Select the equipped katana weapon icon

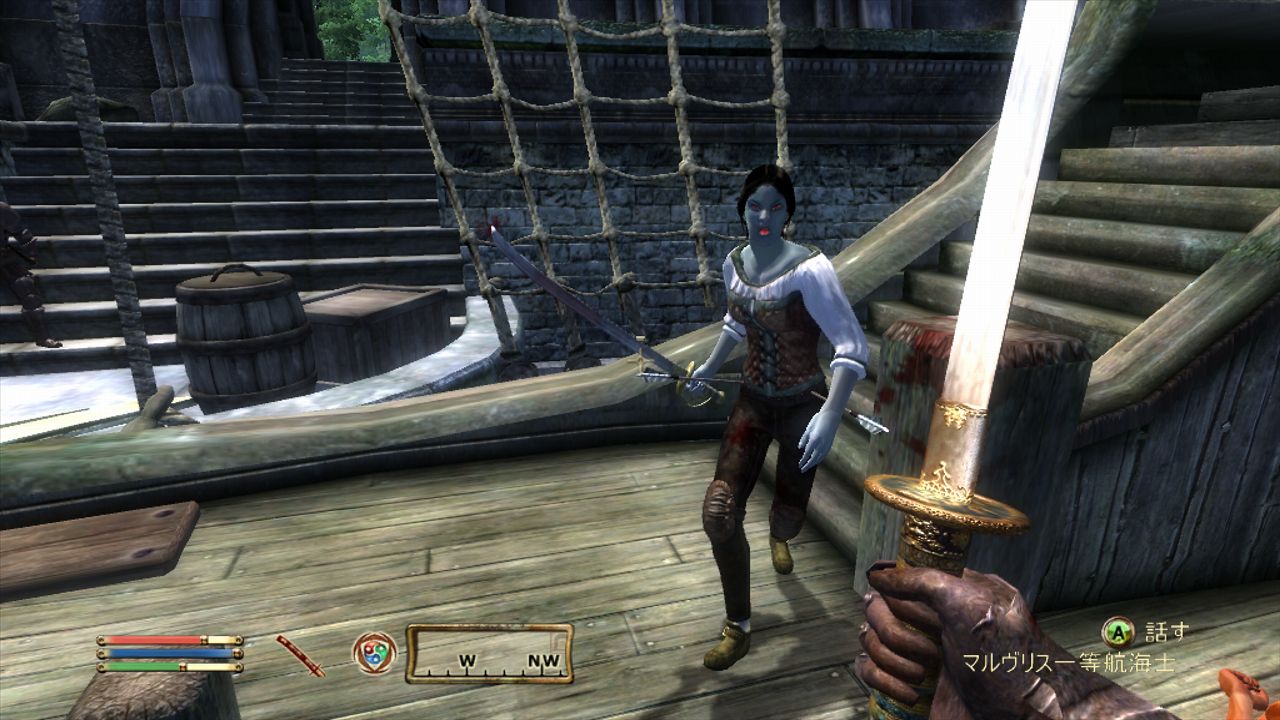click(301, 654)
